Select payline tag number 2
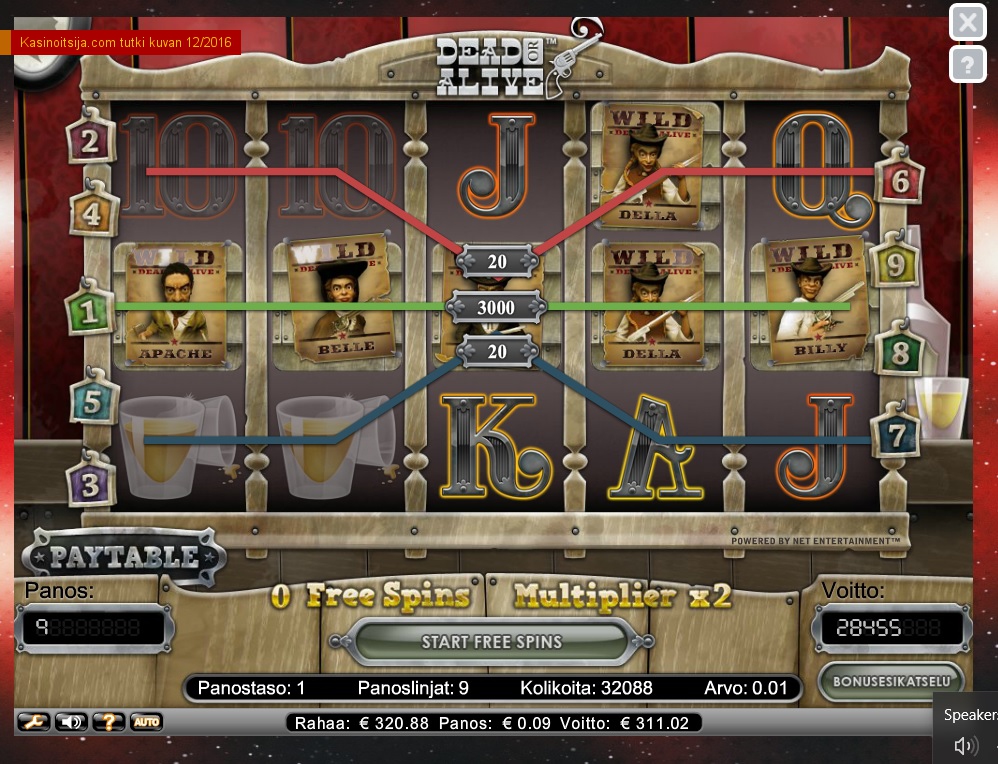The image size is (998, 764). 90,141
